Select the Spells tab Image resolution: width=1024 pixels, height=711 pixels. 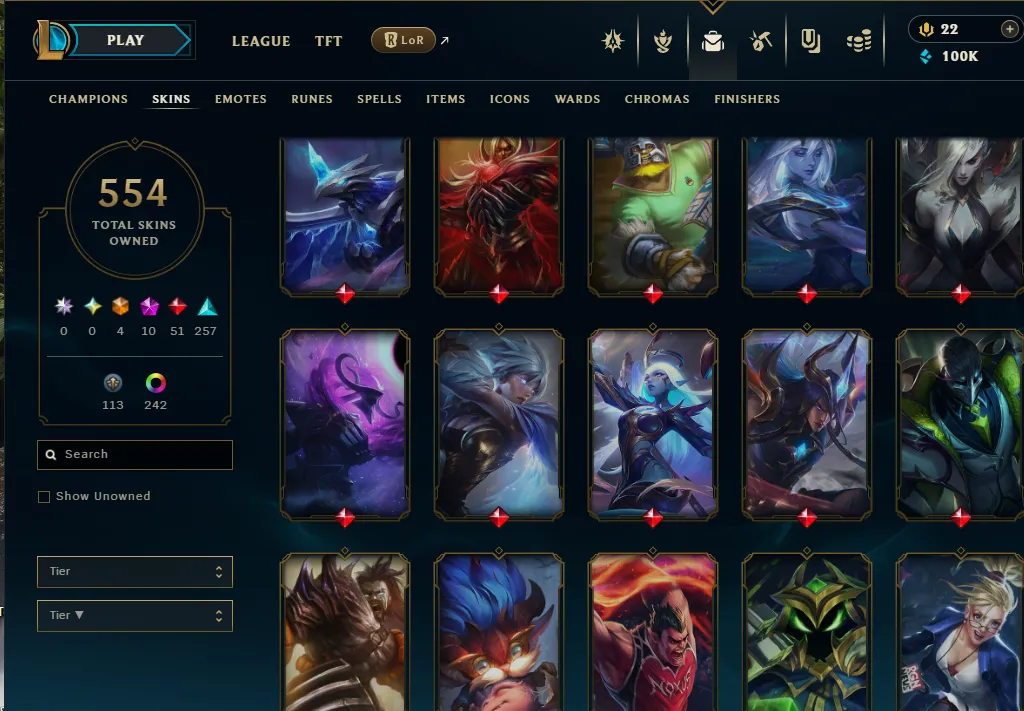click(x=379, y=99)
